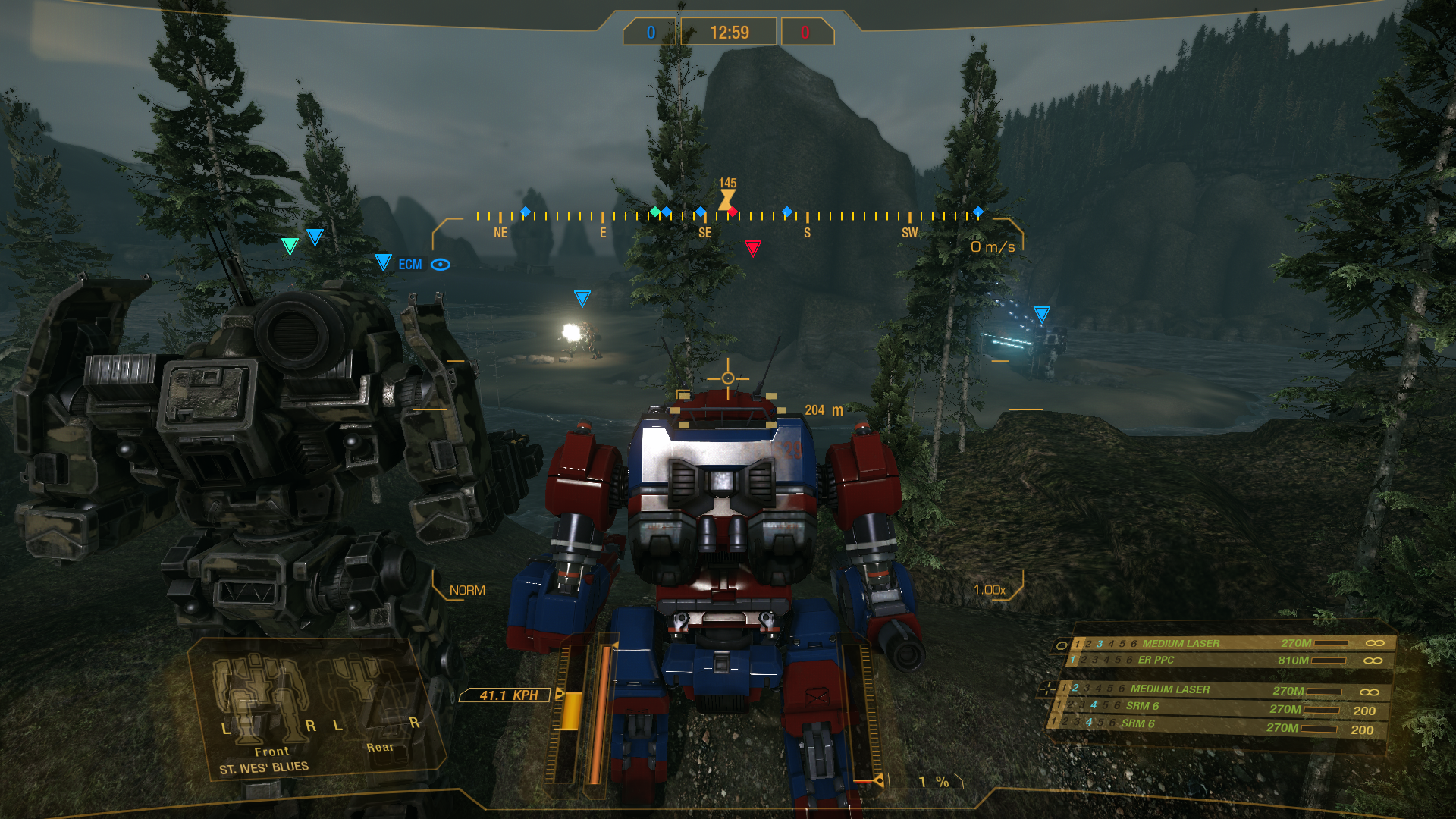The height and width of the screenshot is (819, 1456).
Task: Click the ECM eye status icon
Action: point(441,265)
